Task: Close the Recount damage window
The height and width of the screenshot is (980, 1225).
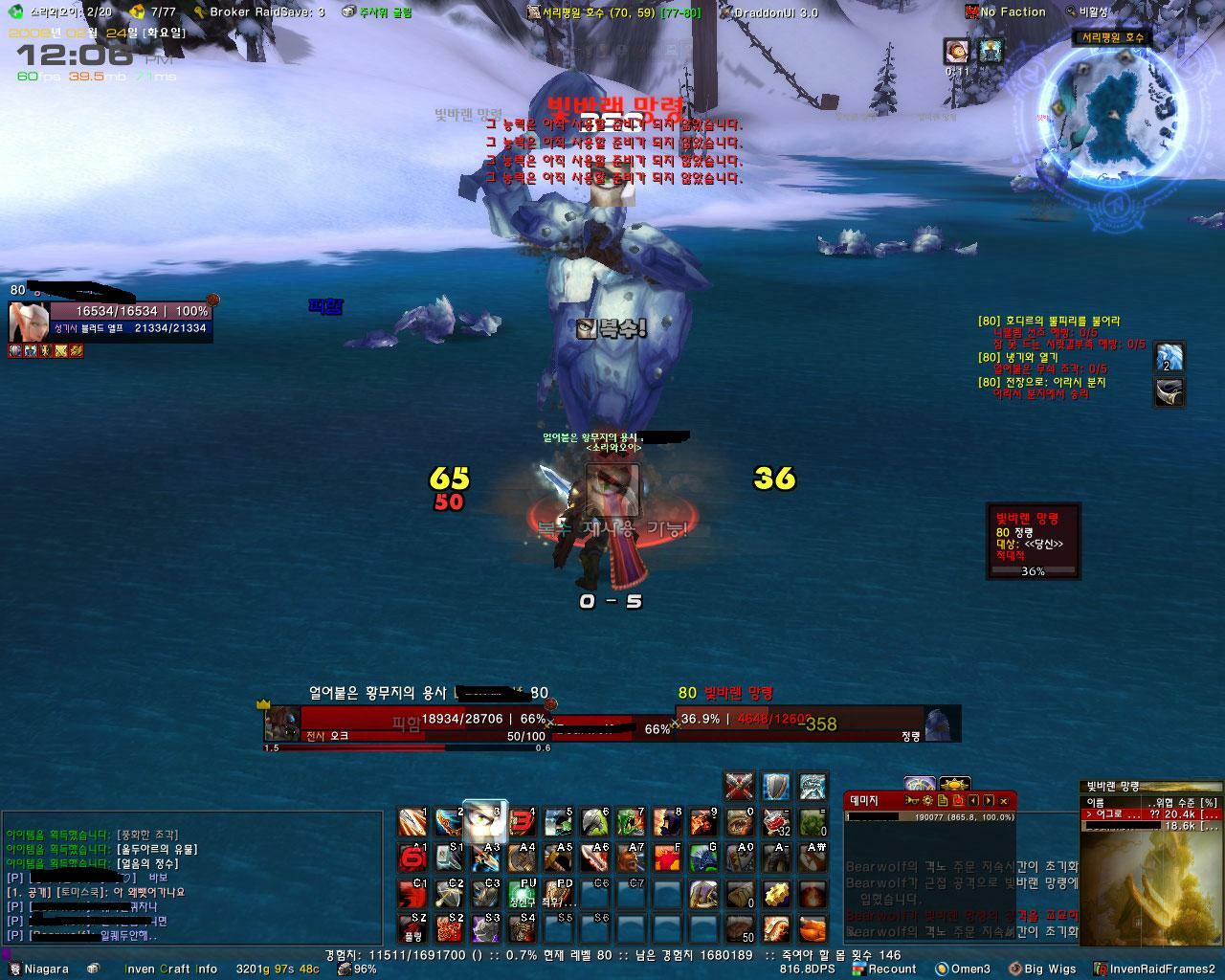Action: 1003,800
